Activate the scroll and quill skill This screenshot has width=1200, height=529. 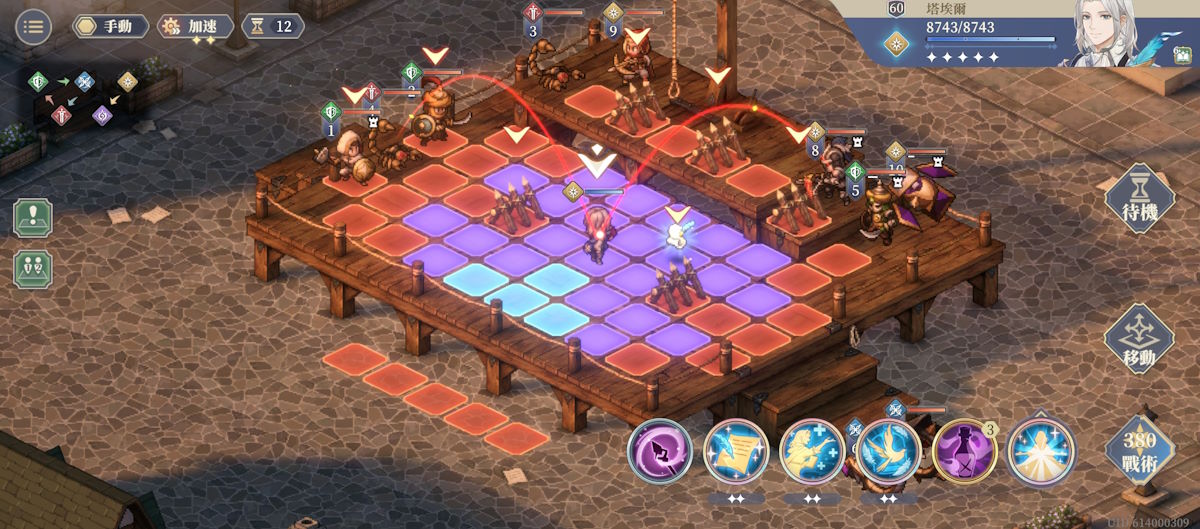pos(736,451)
